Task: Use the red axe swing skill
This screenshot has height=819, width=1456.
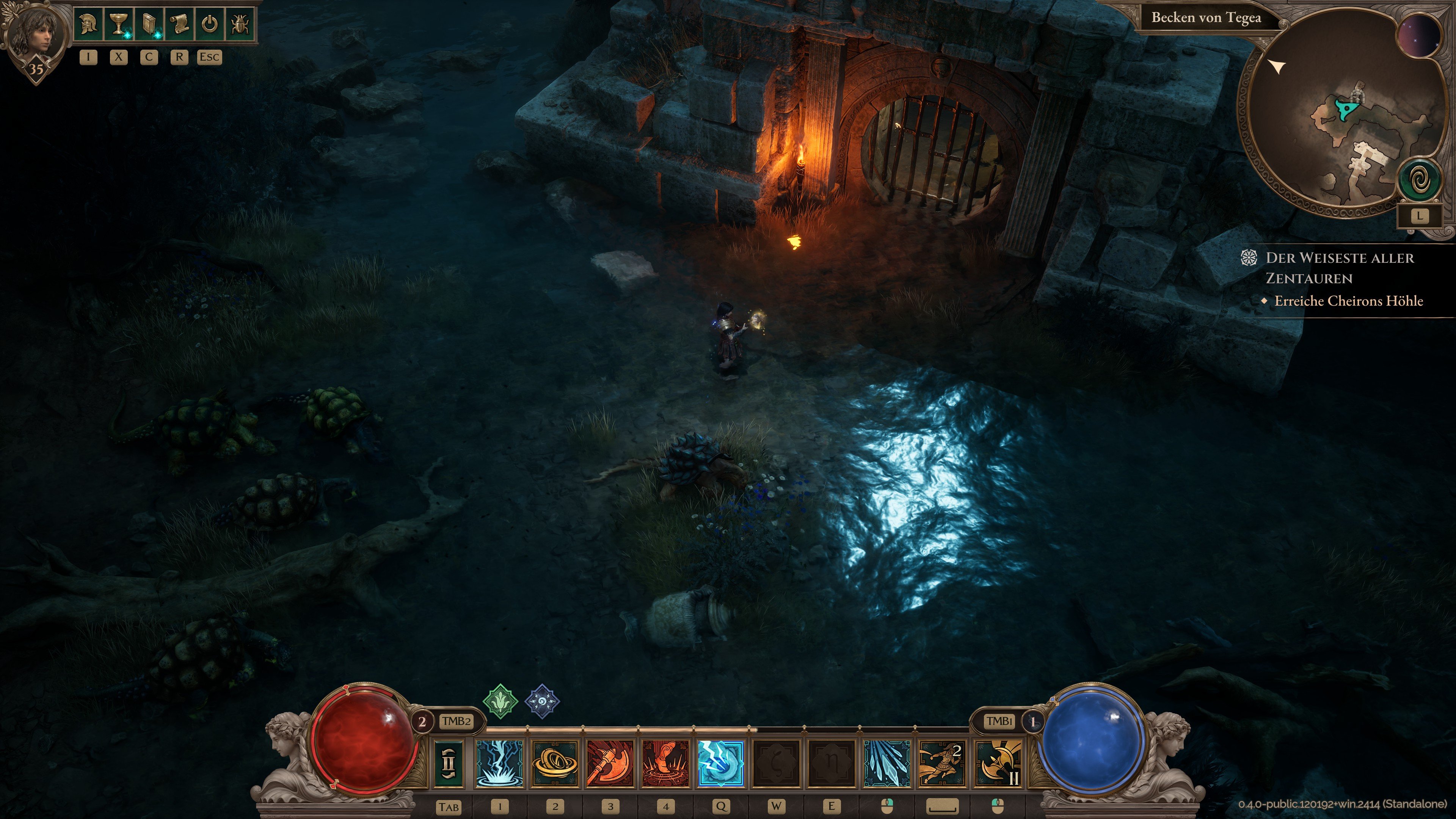Action: coord(610,764)
